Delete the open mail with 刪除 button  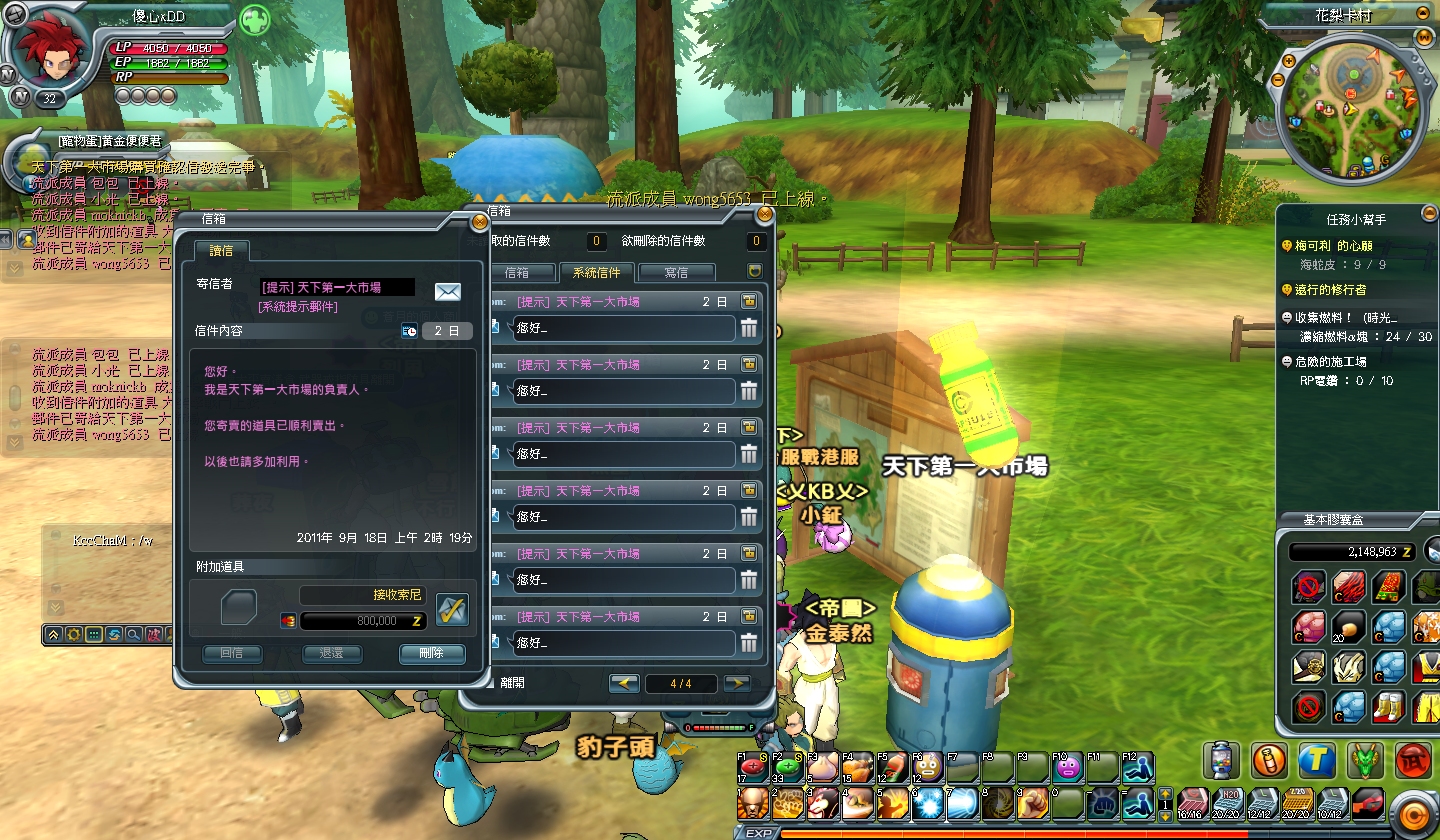[432, 654]
